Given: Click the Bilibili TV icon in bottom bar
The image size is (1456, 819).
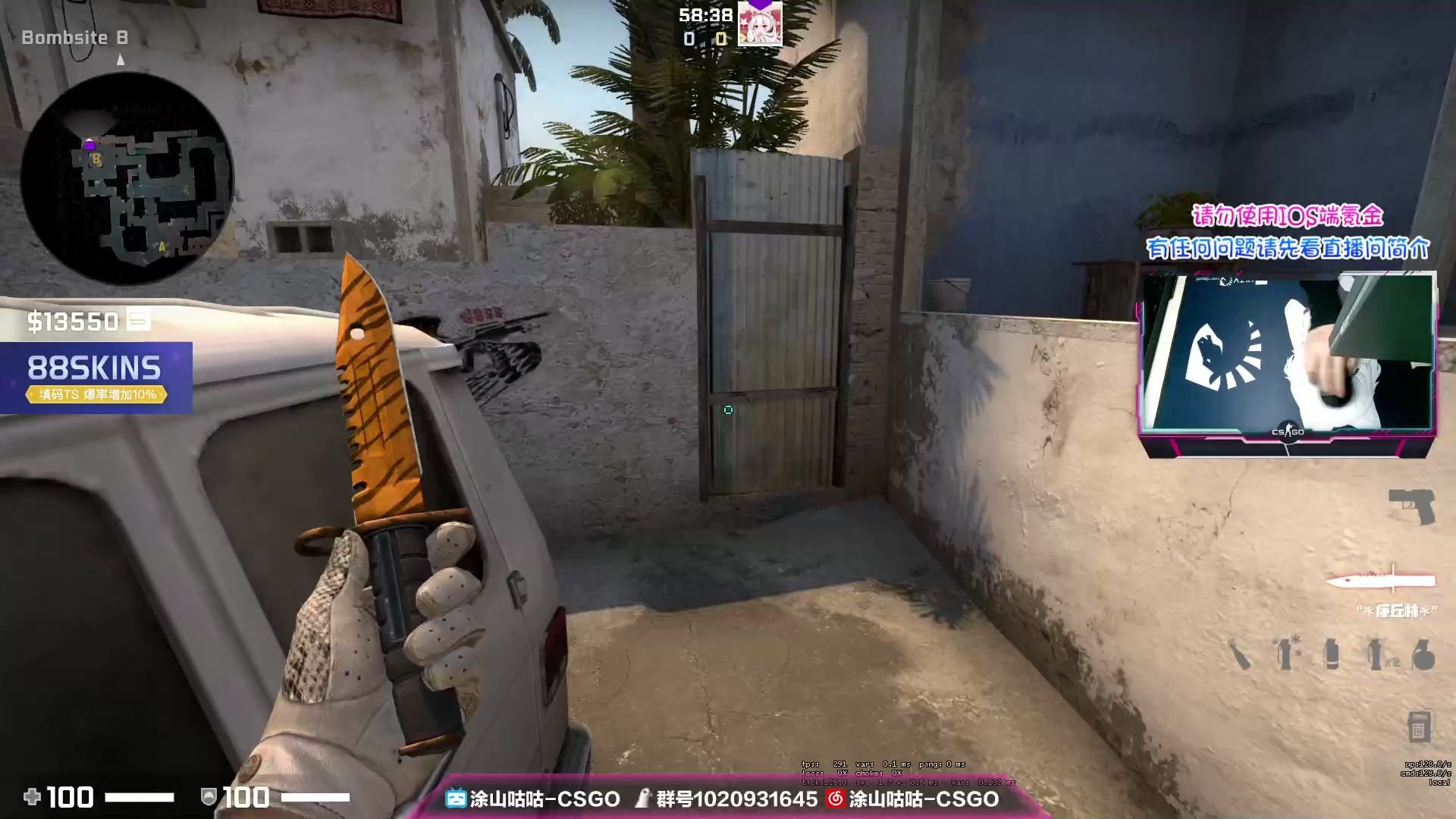Looking at the screenshot, I should (x=456, y=799).
